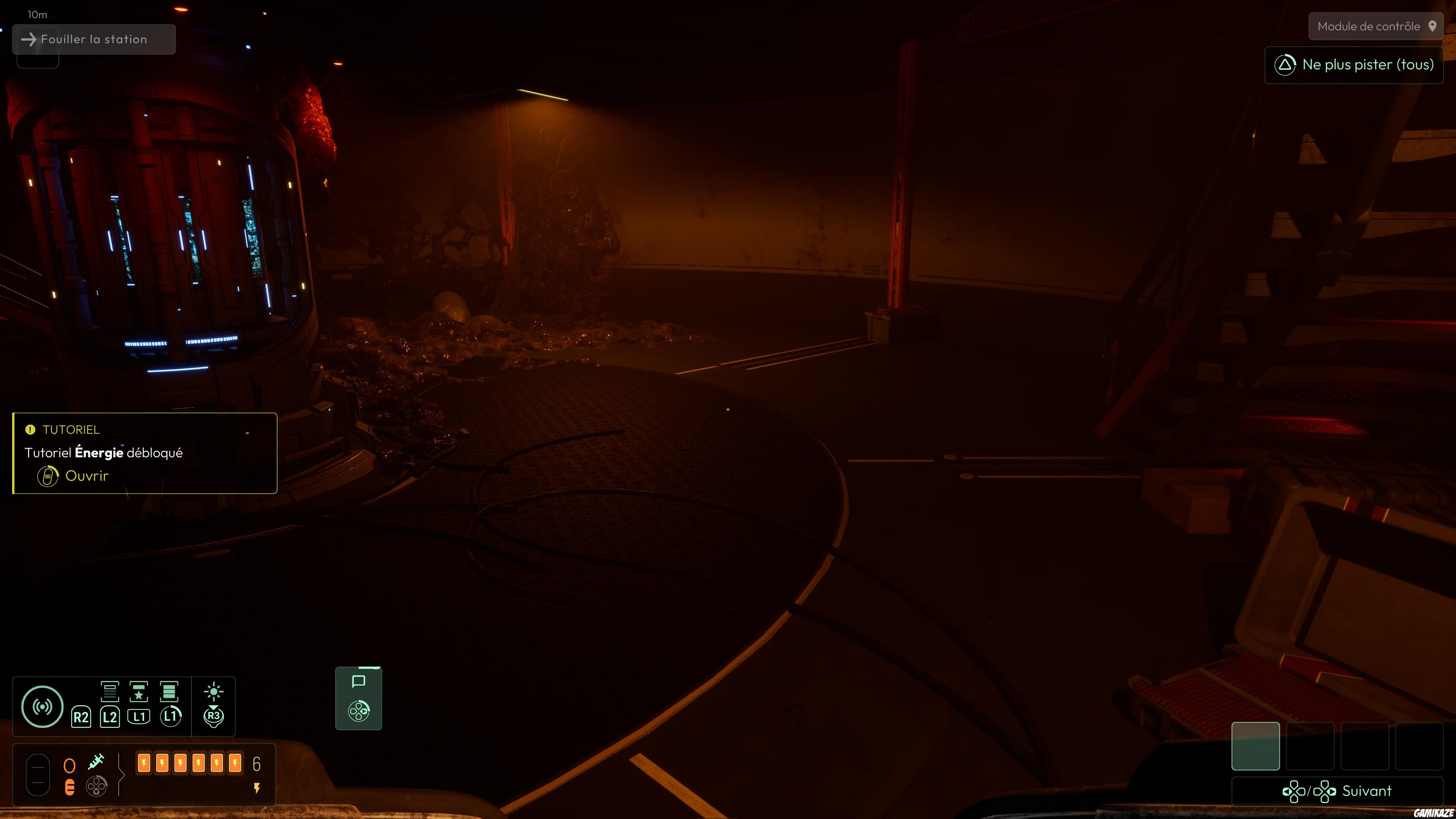This screenshot has height=819, width=1456.
Task: Toggle the flashlight sun icon
Action: (x=213, y=692)
